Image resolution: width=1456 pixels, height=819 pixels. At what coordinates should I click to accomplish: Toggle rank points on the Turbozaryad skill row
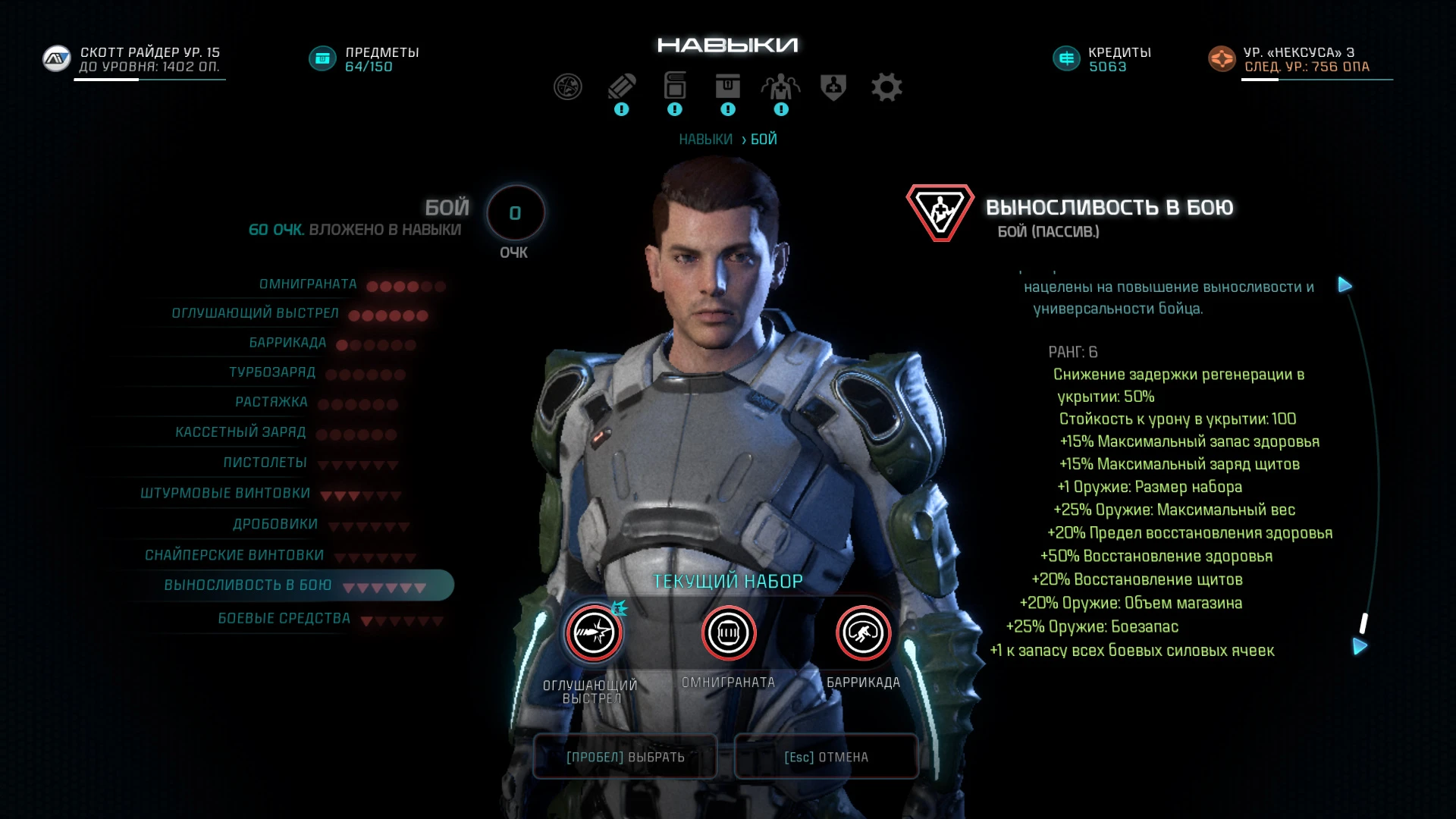tap(364, 373)
